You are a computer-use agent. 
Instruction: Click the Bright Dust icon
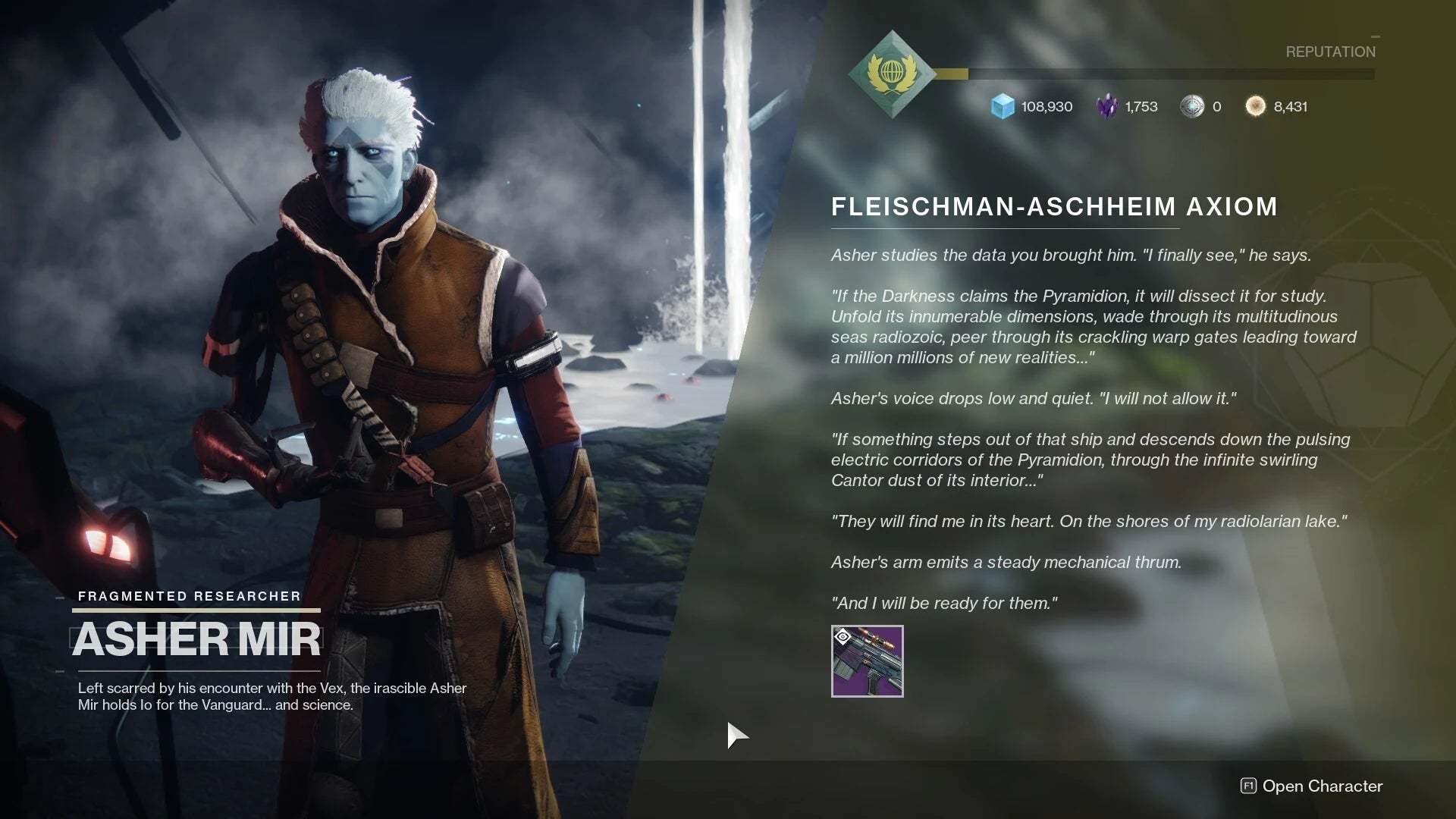1255,106
